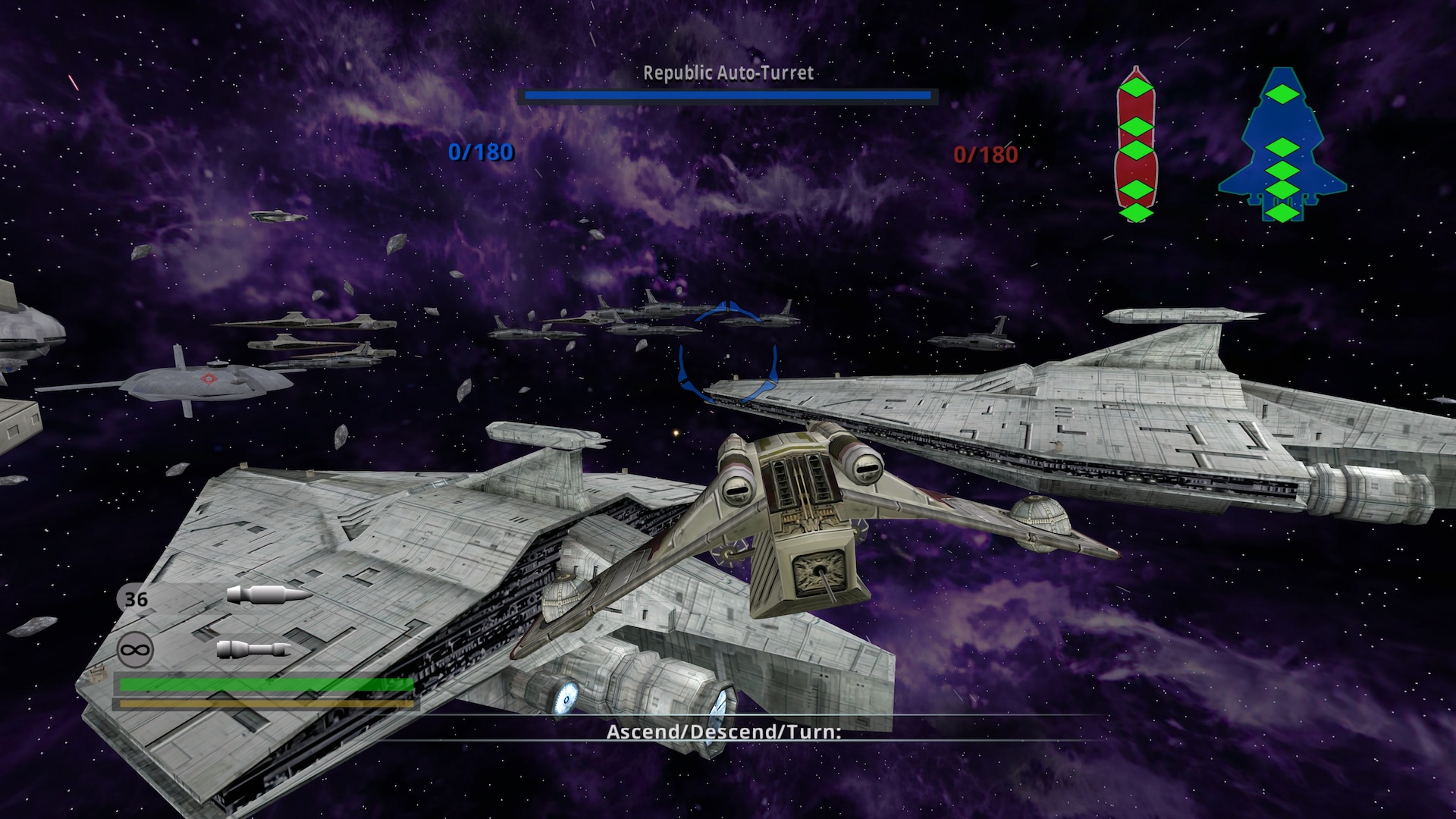The height and width of the screenshot is (819, 1456).
Task: Click the blue Republic frigate health diagram
Action: (1282, 140)
